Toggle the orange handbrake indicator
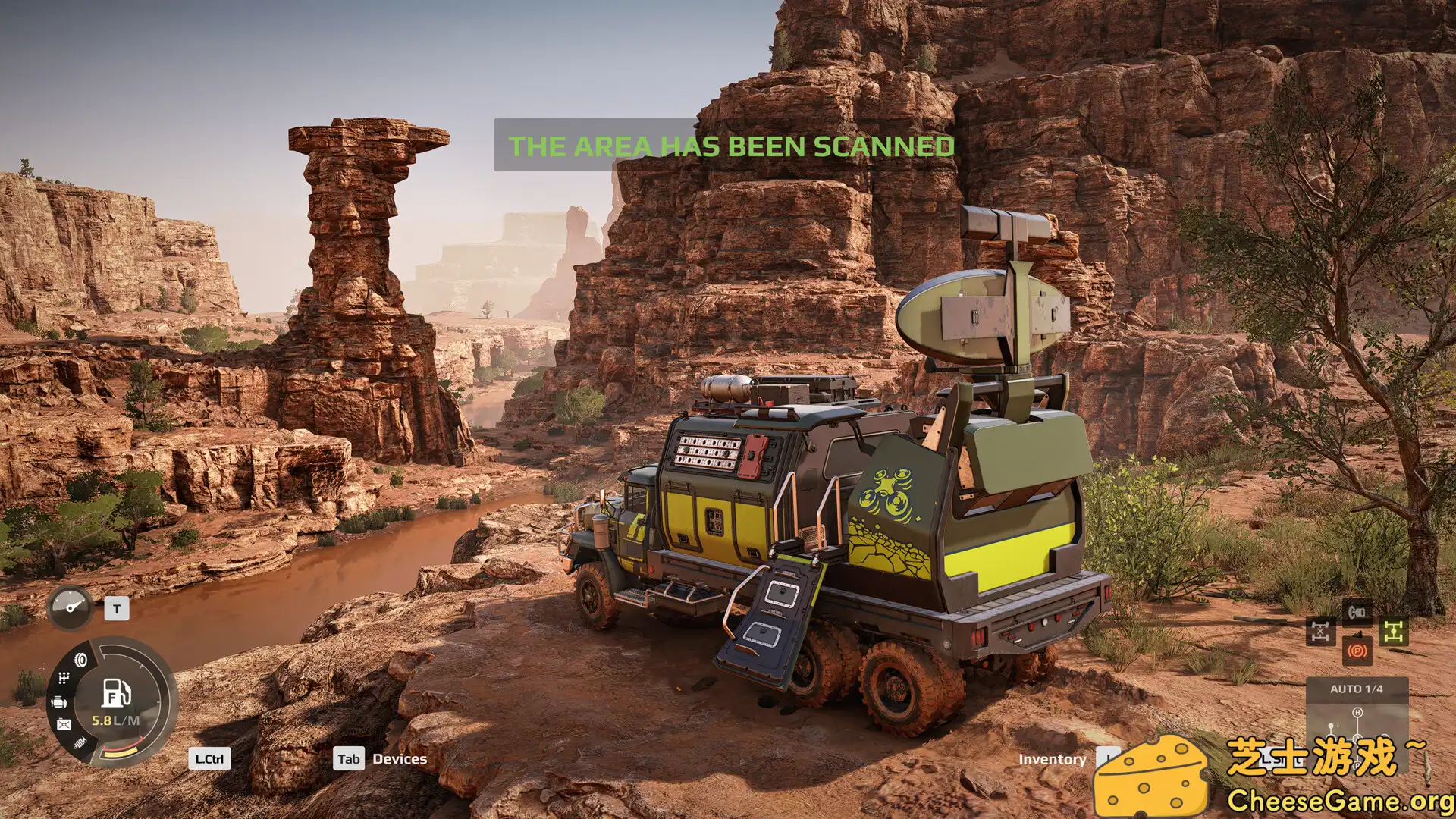The width and height of the screenshot is (1456, 819). tap(1357, 651)
